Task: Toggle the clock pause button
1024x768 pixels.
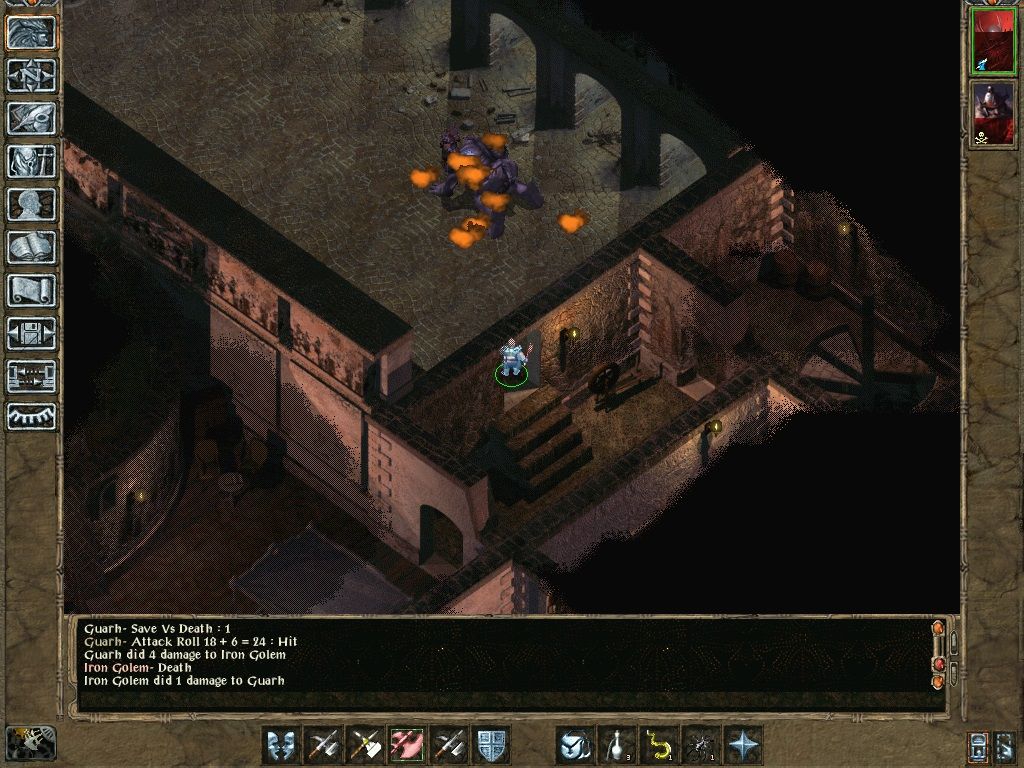Action: pos(30,743)
